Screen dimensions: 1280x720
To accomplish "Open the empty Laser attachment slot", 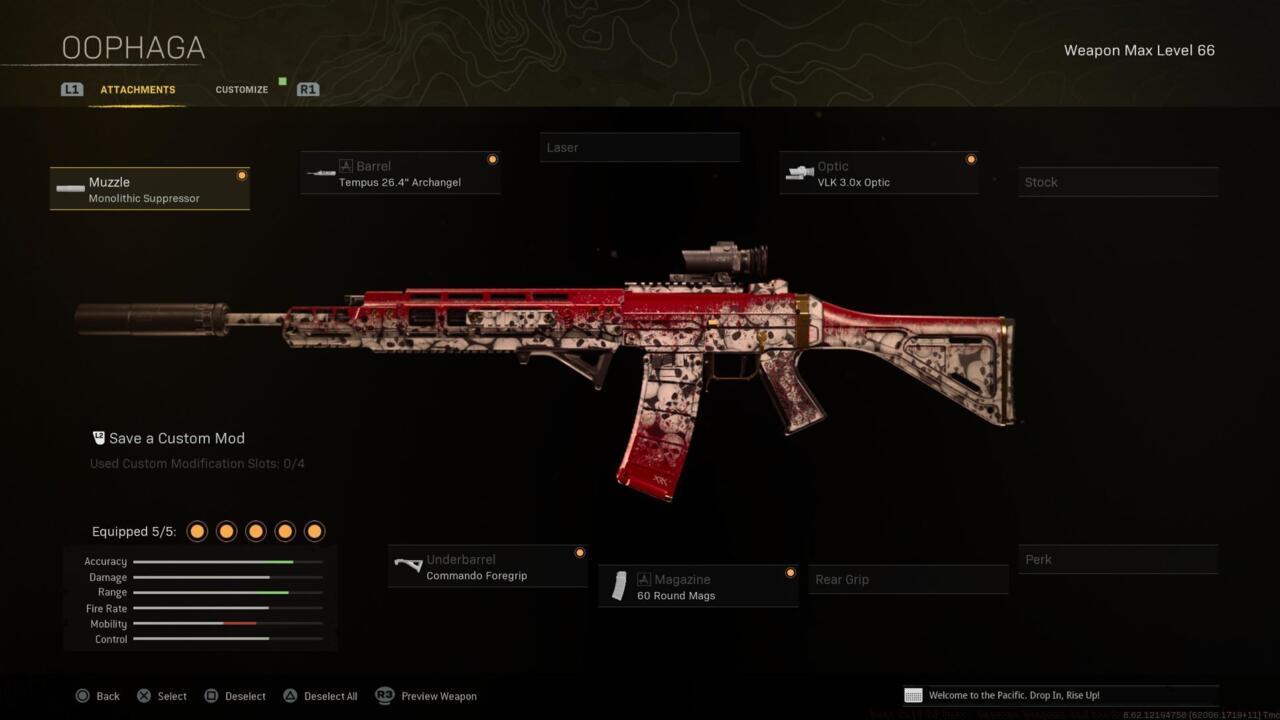I will point(640,147).
